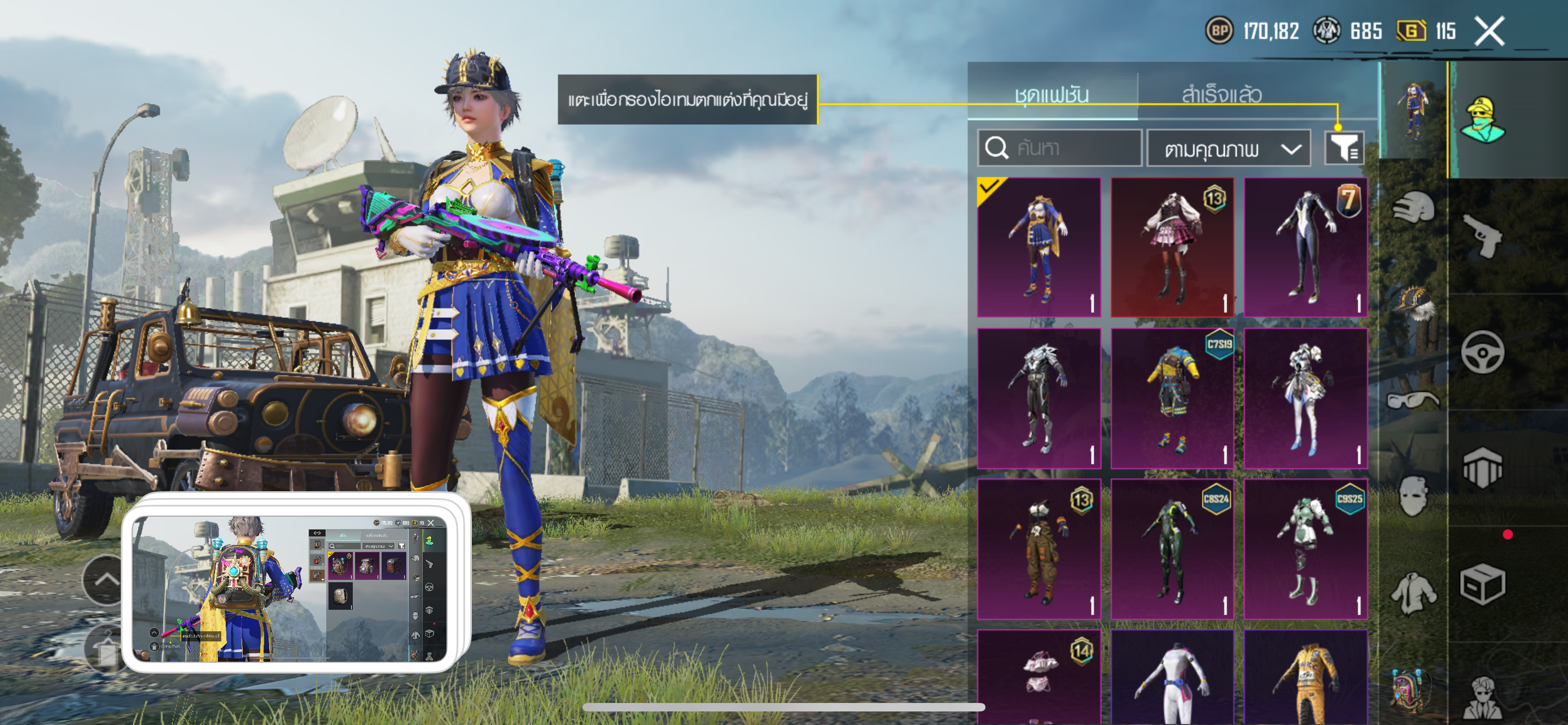Click the BP currency icon
The width and height of the screenshot is (1568, 725).
pos(1219,31)
